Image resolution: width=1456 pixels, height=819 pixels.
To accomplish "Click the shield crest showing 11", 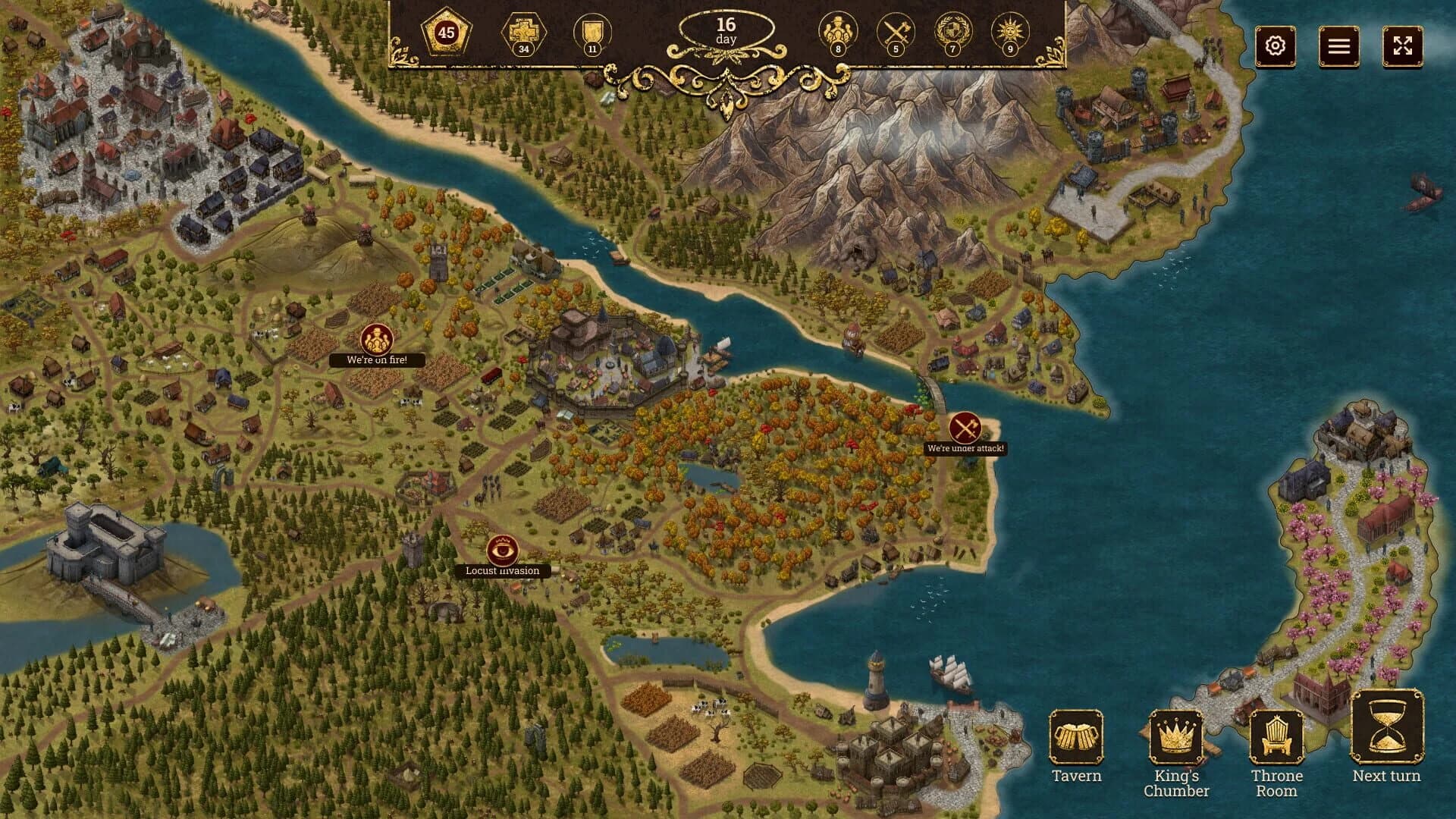I will point(591,33).
